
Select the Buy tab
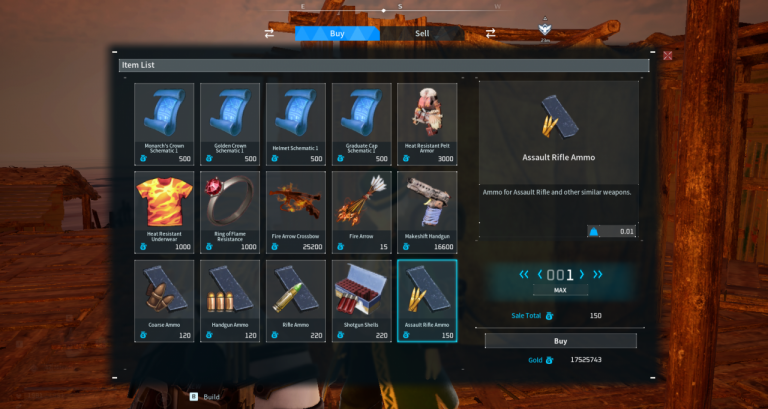click(x=337, y=33)
